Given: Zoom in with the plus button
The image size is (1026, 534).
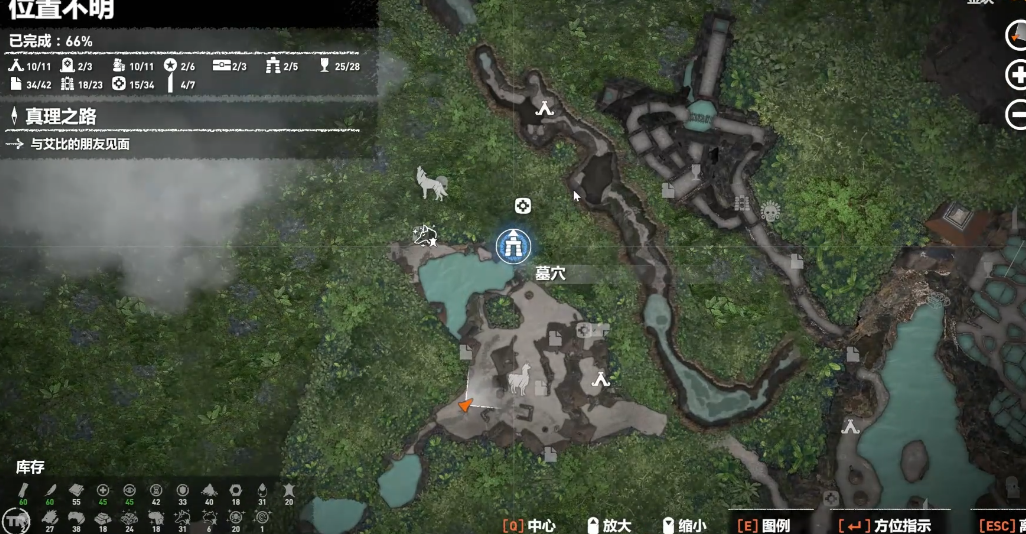Looking at the screenshot, I should 1017,75.
